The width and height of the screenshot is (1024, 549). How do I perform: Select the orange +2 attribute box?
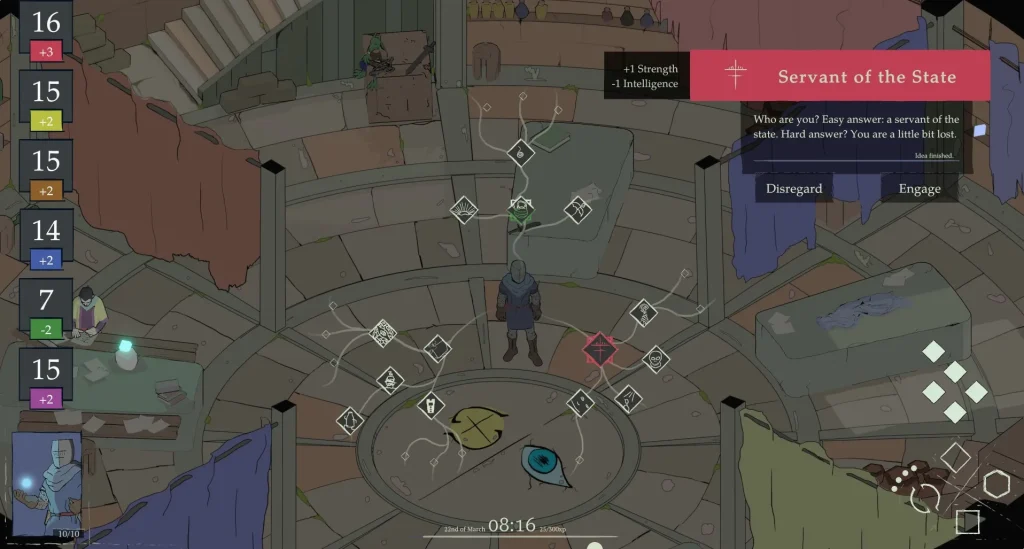pyautogui.click(x=46, y=190)
